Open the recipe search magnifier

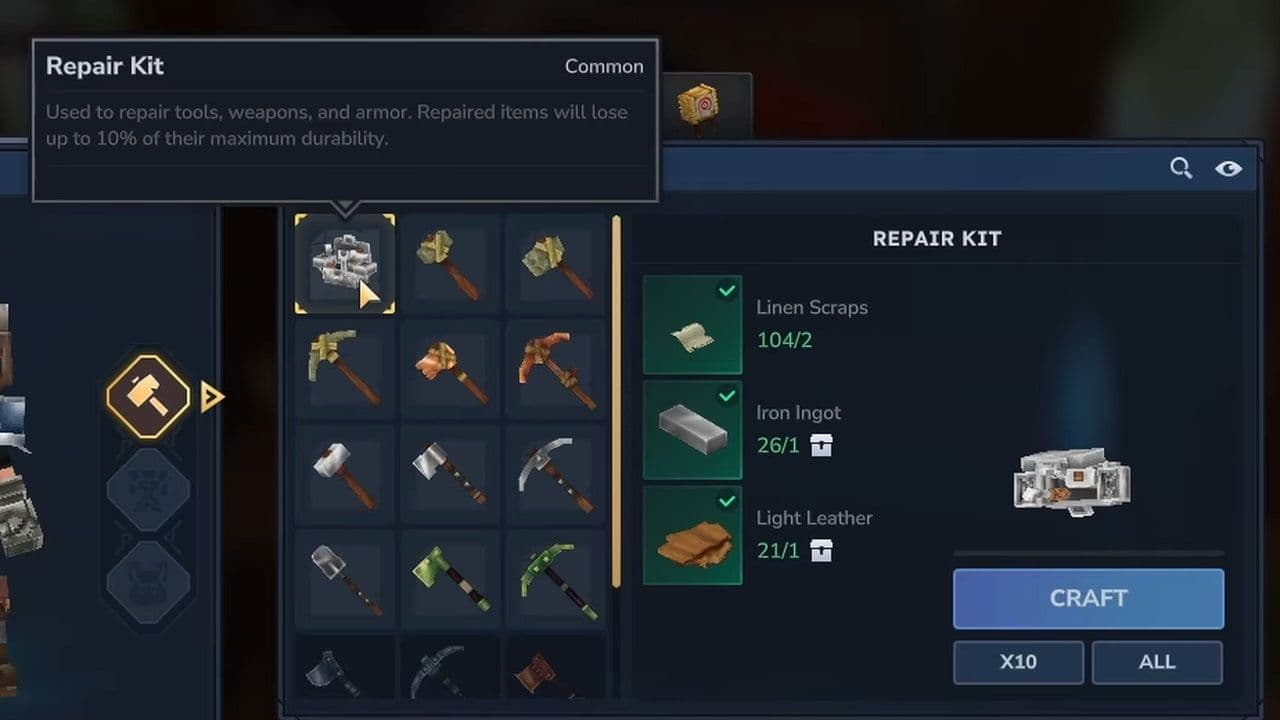(1181, 168)
